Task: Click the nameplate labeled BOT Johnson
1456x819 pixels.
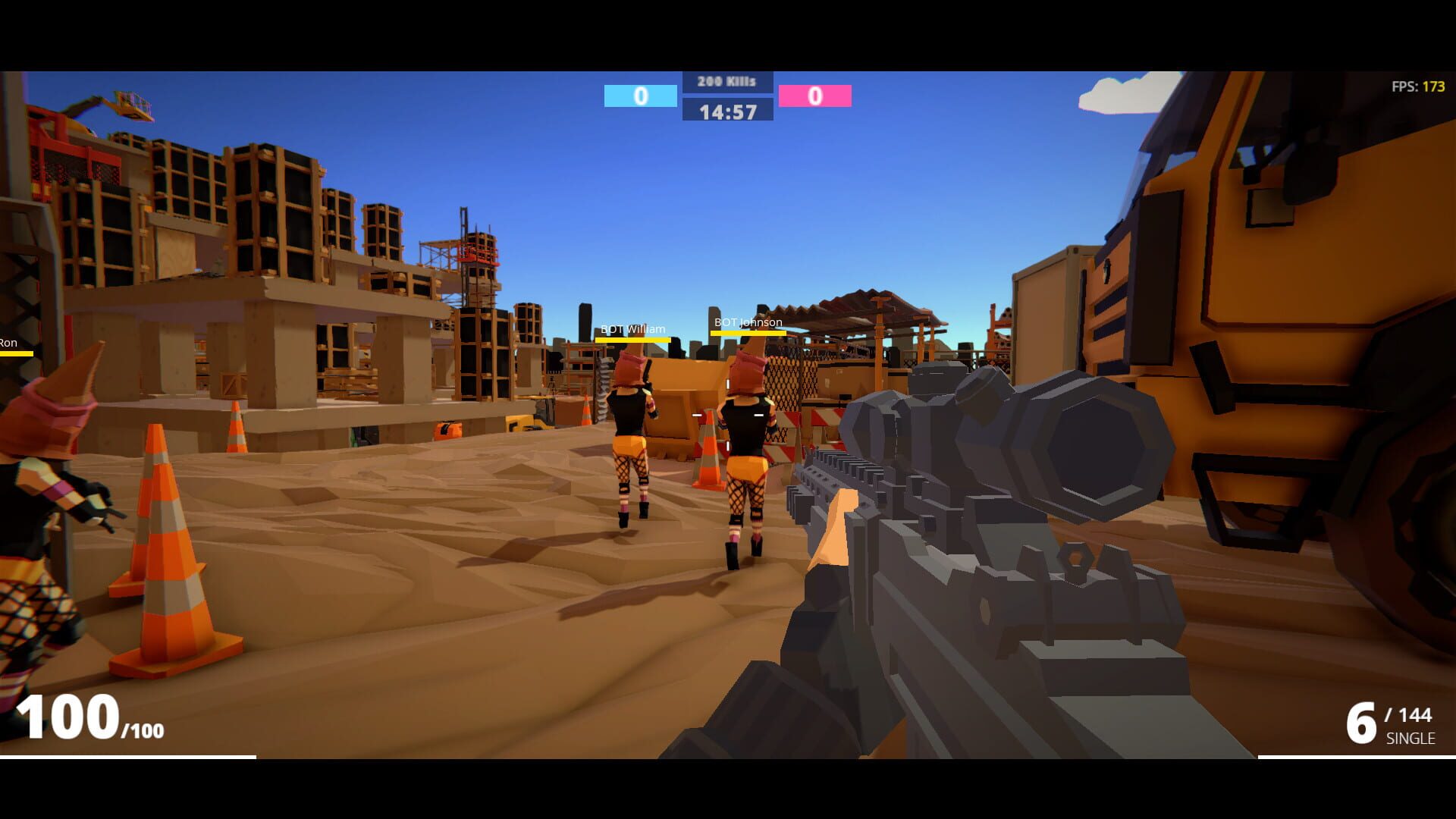Action: (x=746, y=322)
